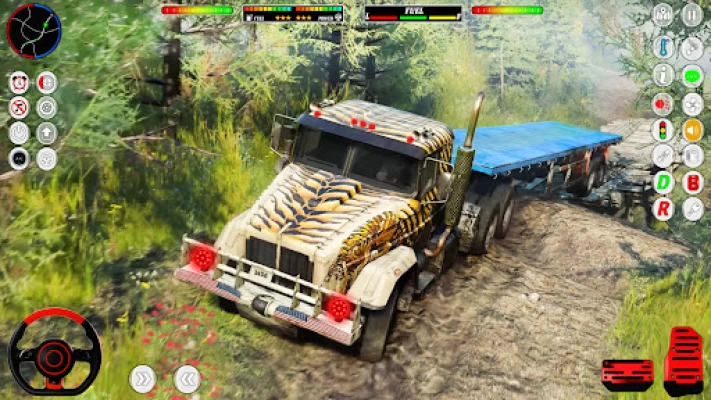Image resolution: width=711 pixels, height=400 pixels.
Task: Shift into Drive with the green D
Action: tap(663, 183)
